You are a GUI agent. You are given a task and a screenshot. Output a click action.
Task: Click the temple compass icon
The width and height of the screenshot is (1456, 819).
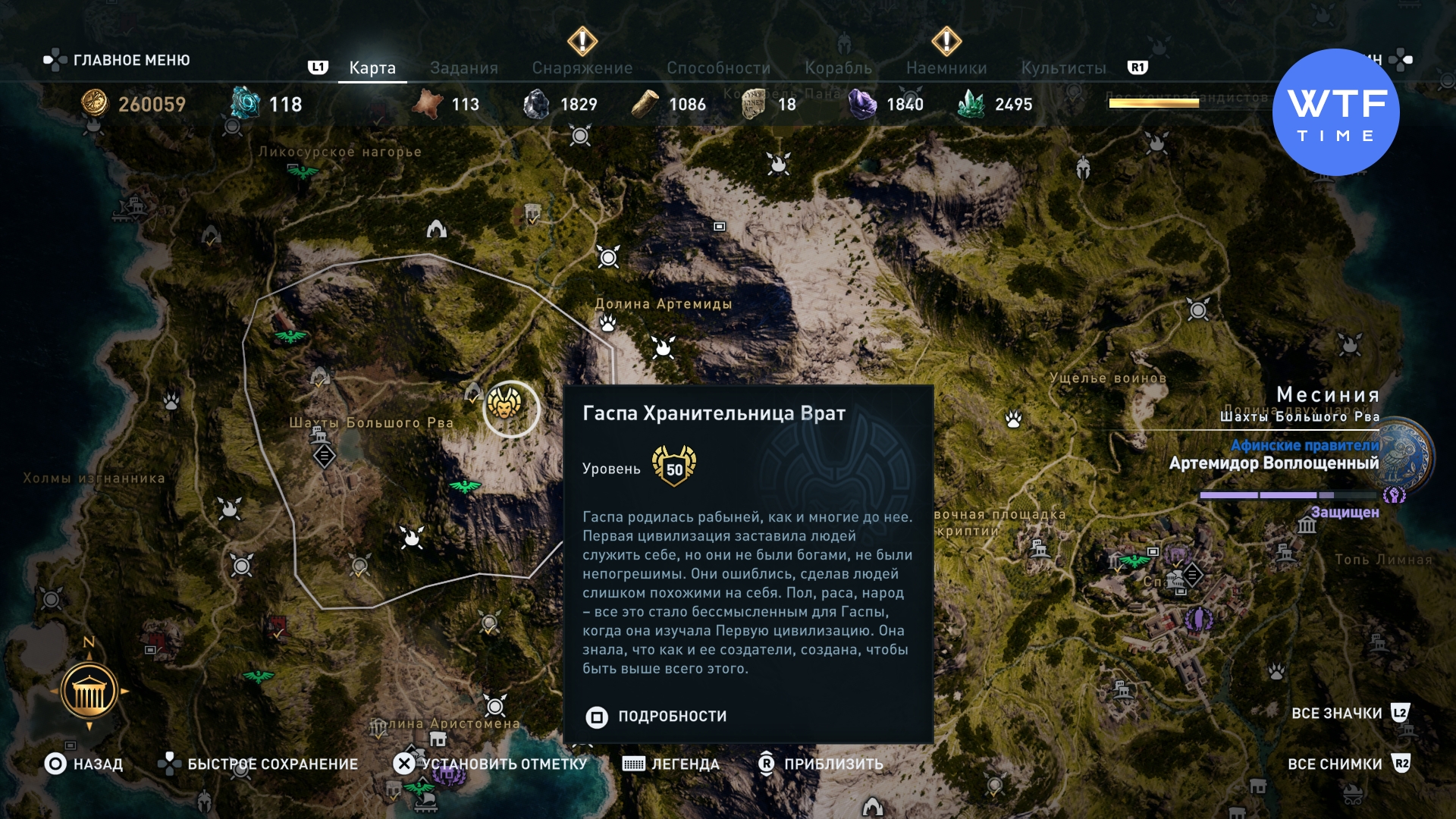pyautogui.click(x=89, y=691)
